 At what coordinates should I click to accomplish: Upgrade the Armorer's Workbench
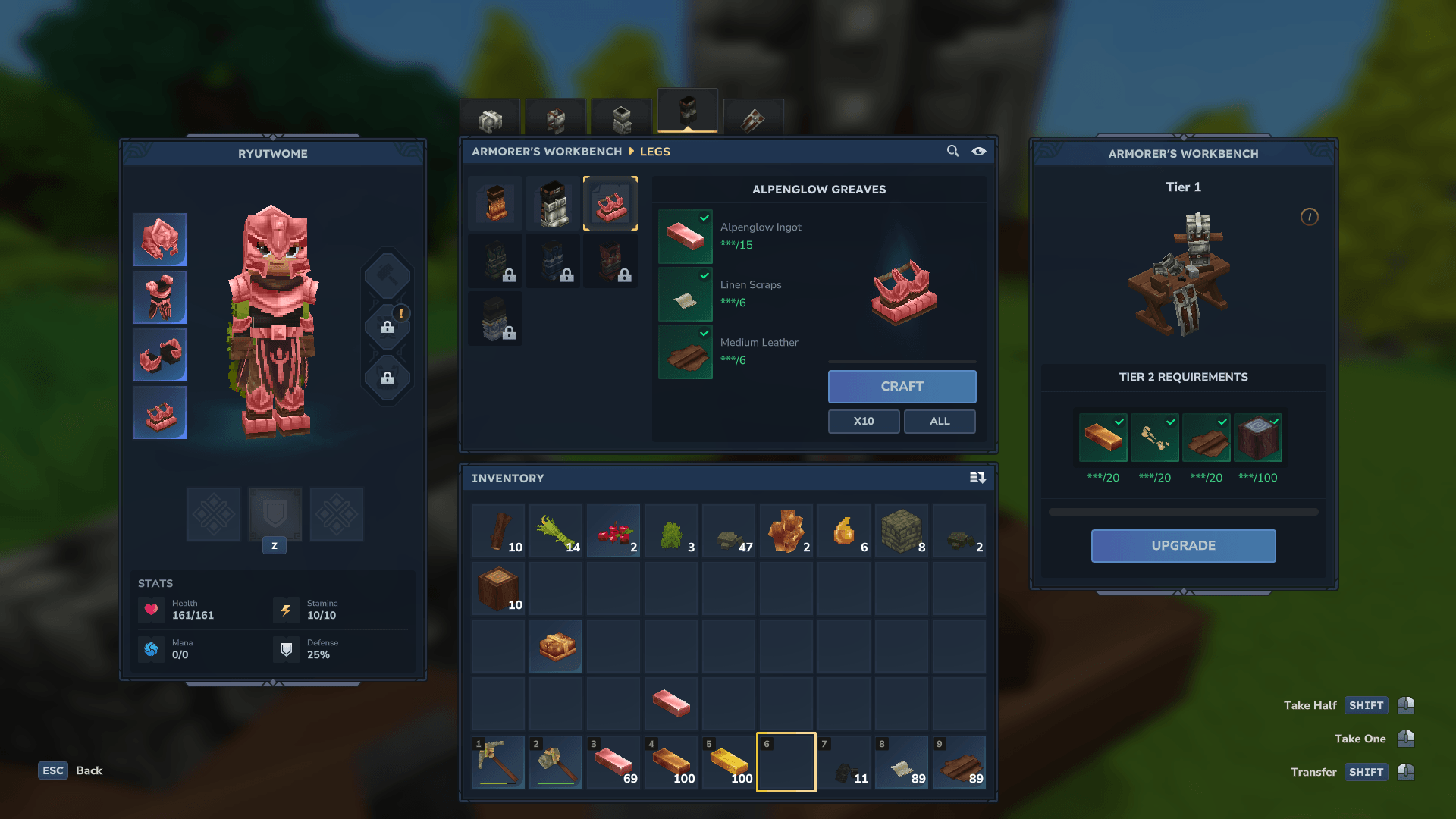pyautogui.click(x=1183, y=546)
